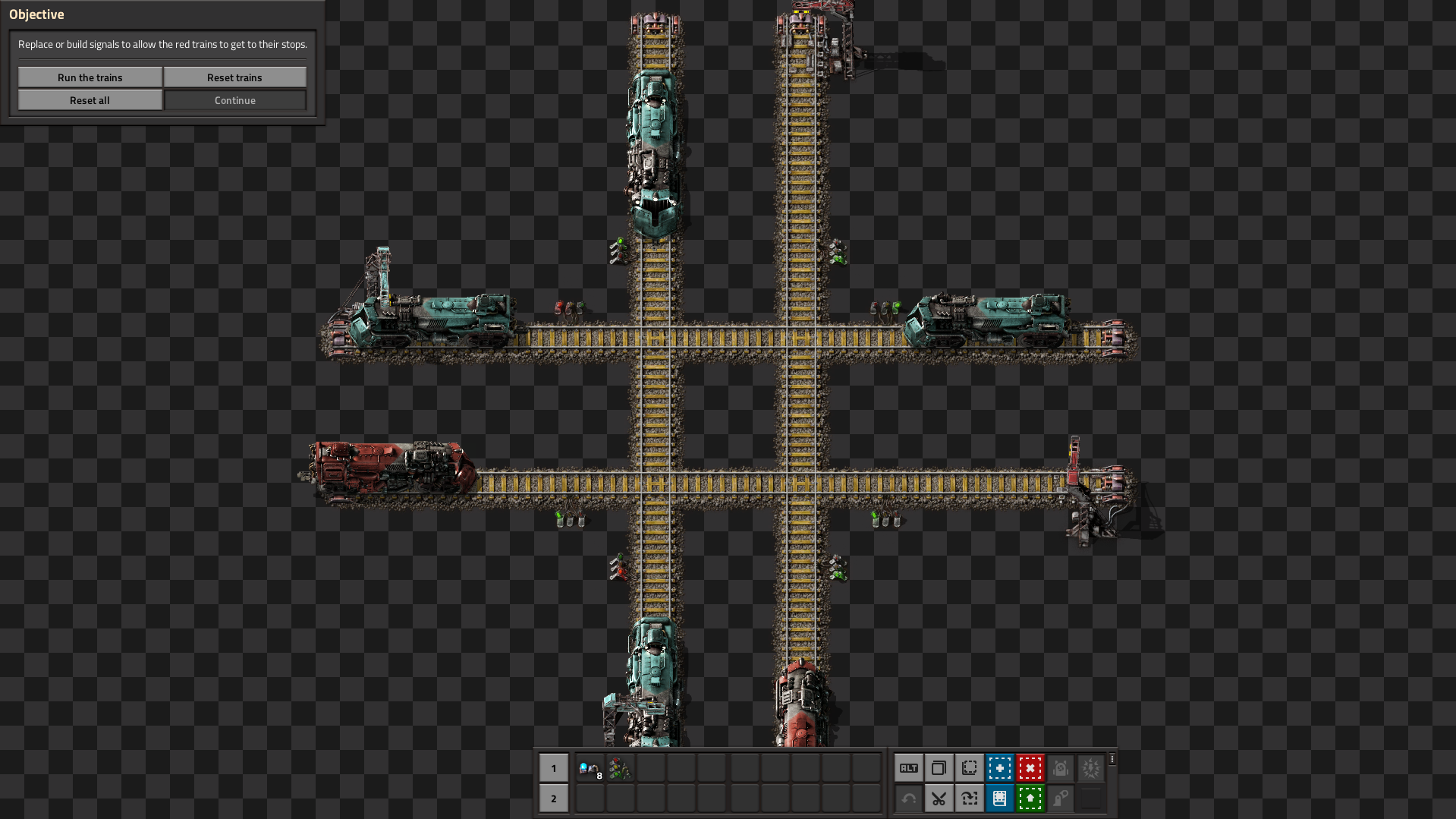The image size is (1456, 819).
Task: Click an empty quickbar slot
Action: click(651, 767)
